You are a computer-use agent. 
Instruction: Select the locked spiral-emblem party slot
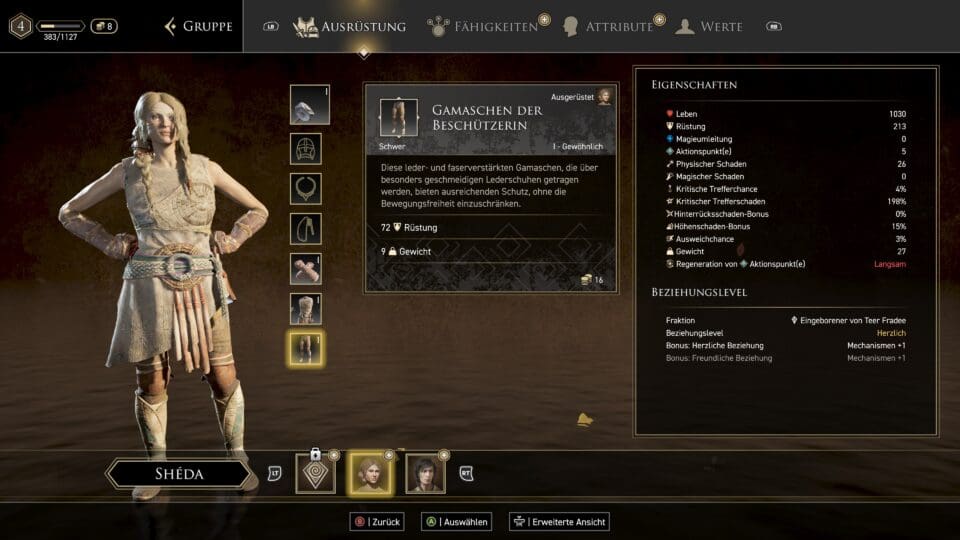(316, 473)
